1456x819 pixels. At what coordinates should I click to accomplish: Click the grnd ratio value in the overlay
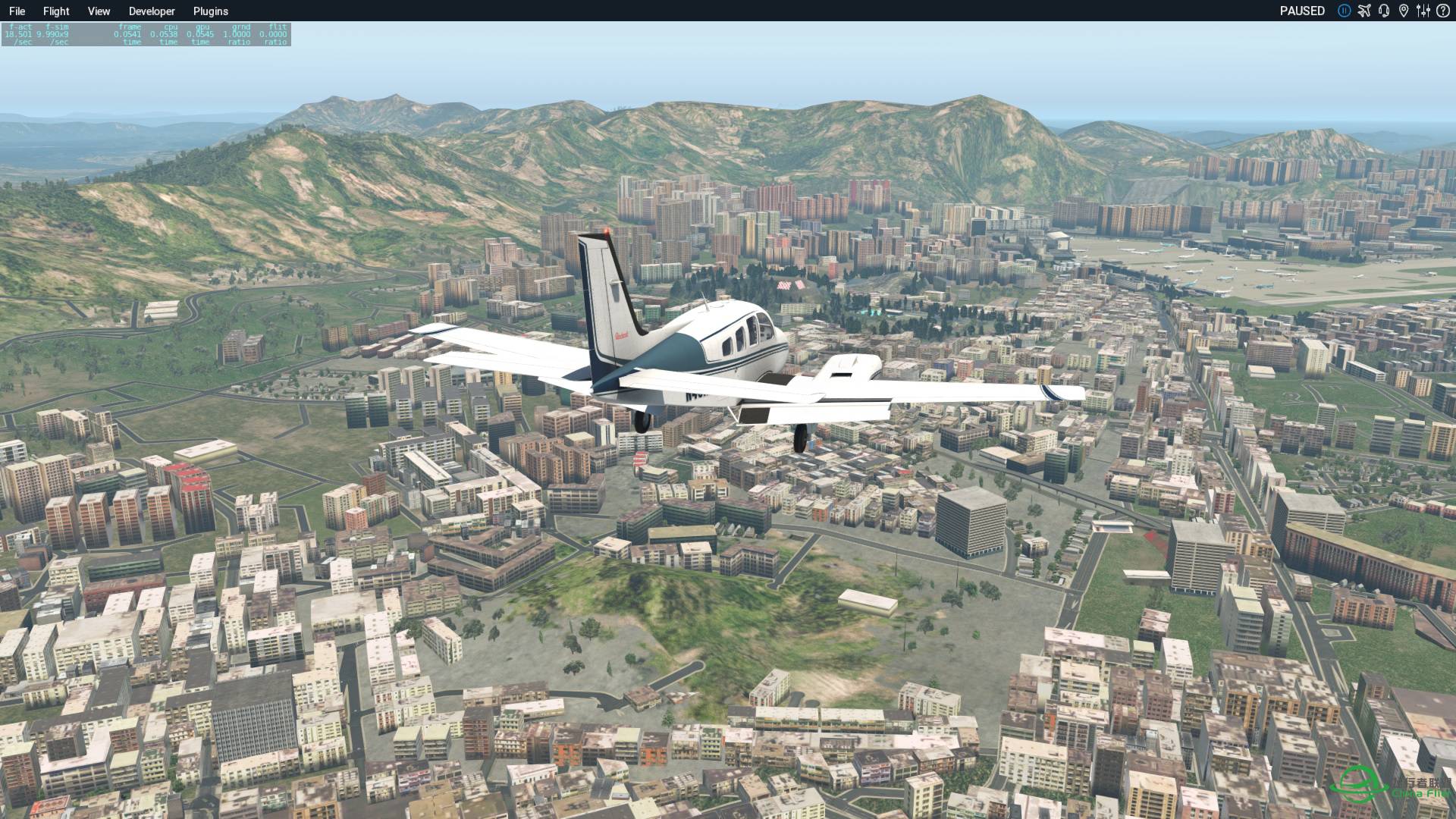pos(237,33)
